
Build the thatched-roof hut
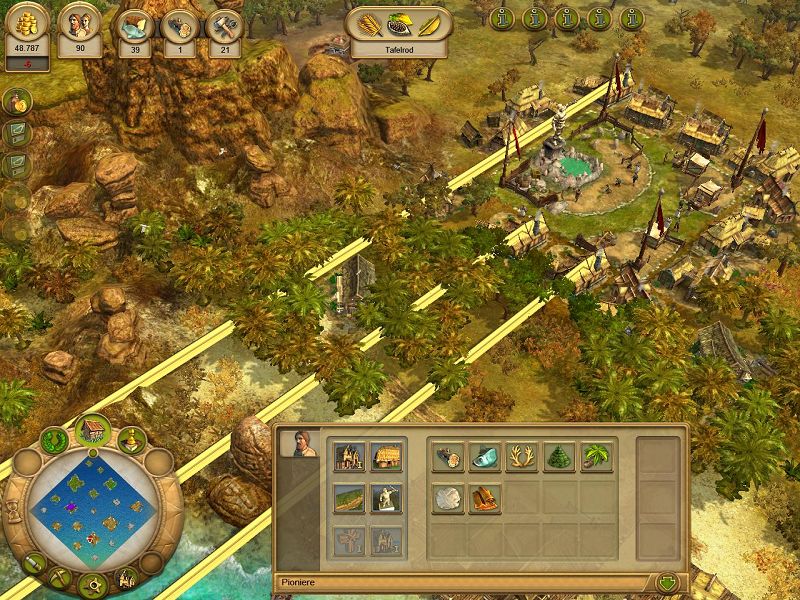[386, 457]
